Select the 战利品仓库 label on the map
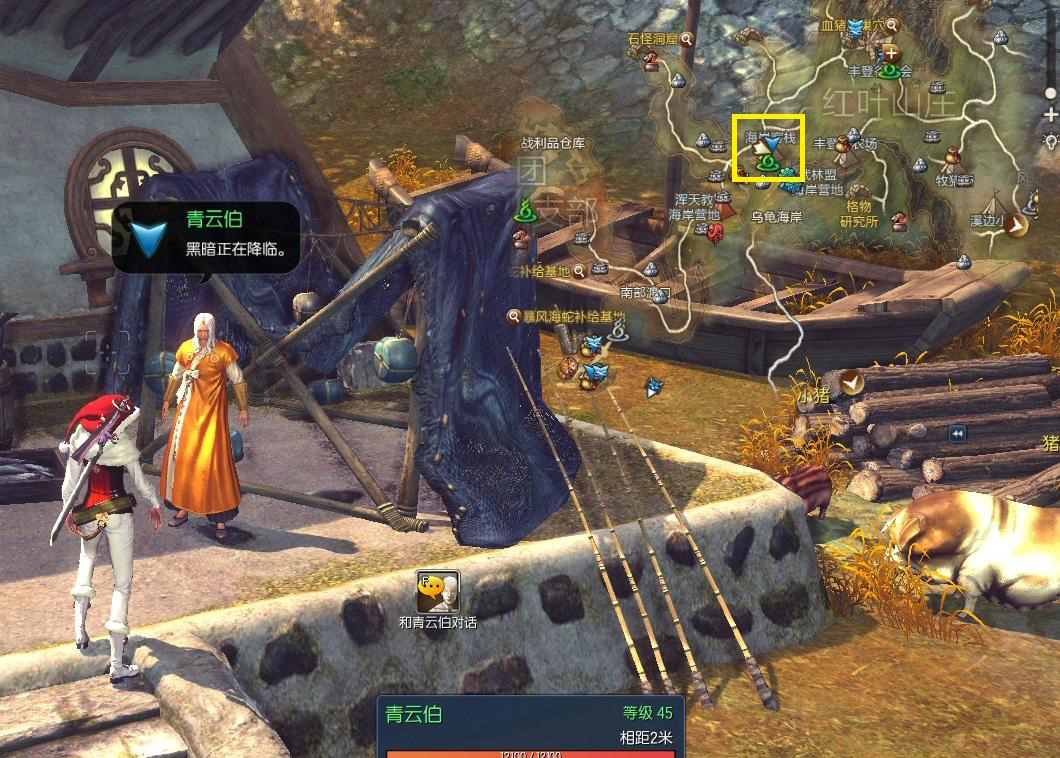The image size is (1060, 758). tap(552, 144)
